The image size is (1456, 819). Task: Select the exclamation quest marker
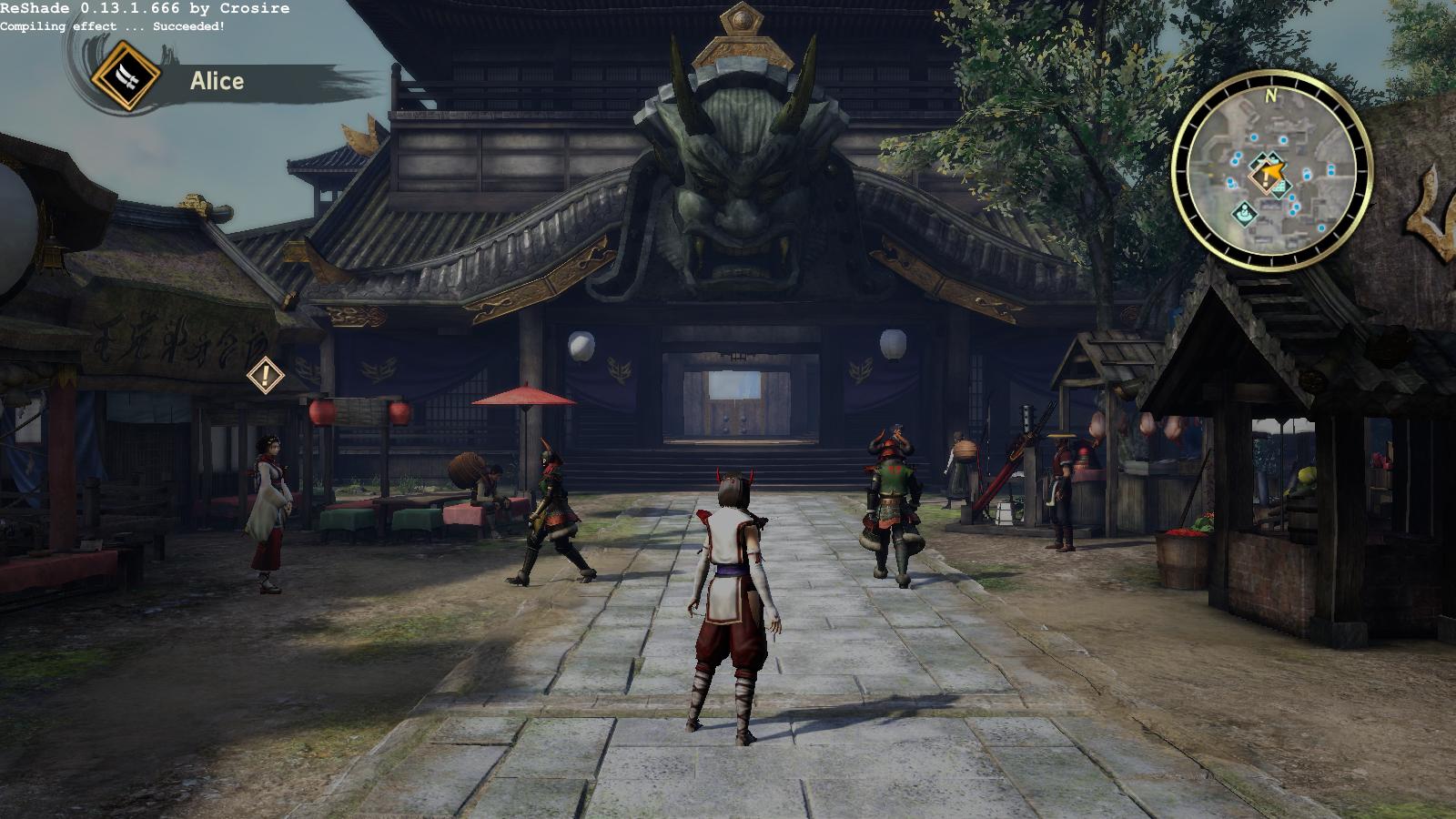(265, 374)
